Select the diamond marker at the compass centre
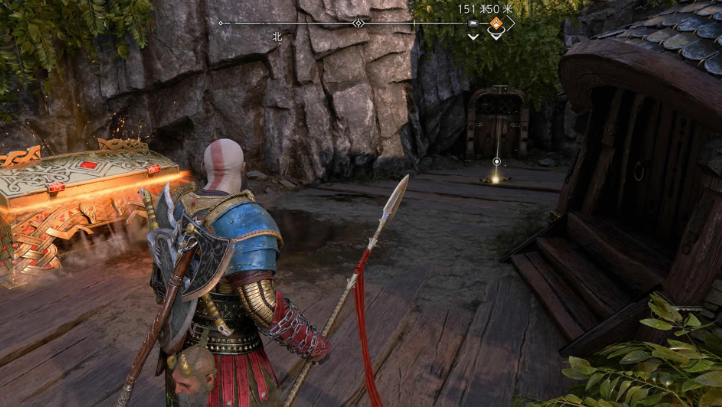Viewport: 722px width, 407px height. point(359,22)
